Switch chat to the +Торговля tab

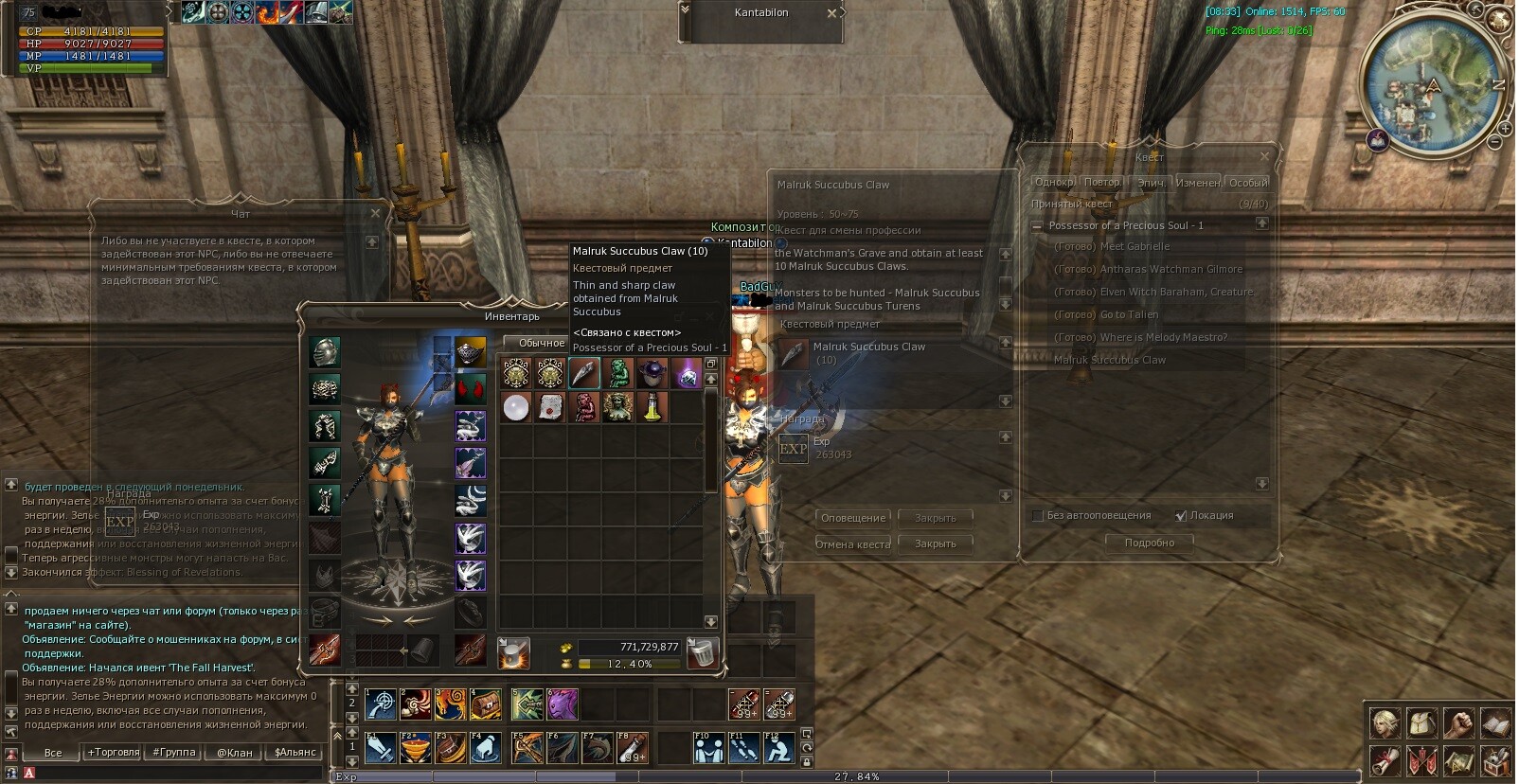(x=114, y=753)
